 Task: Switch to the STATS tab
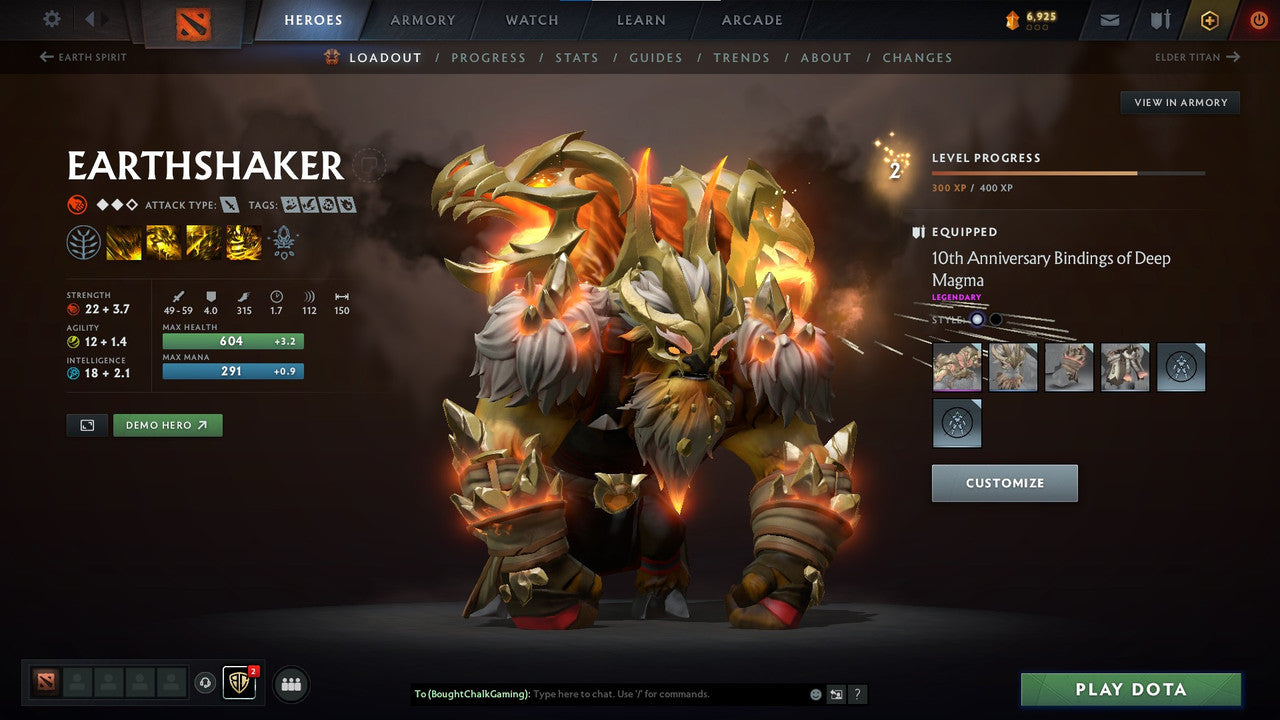click(x=577, y=57)
